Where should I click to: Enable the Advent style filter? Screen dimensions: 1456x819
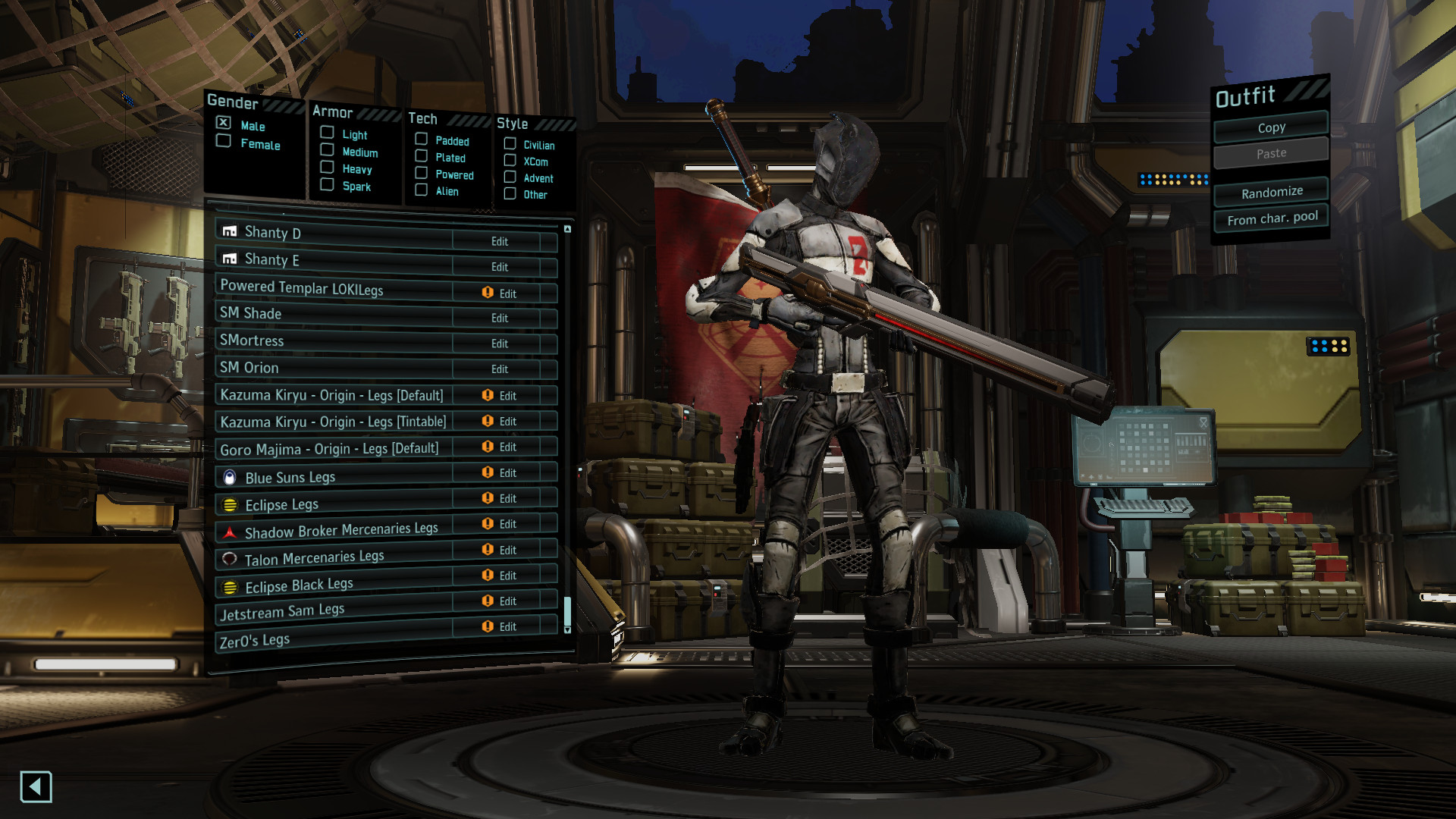click(510, 177)
